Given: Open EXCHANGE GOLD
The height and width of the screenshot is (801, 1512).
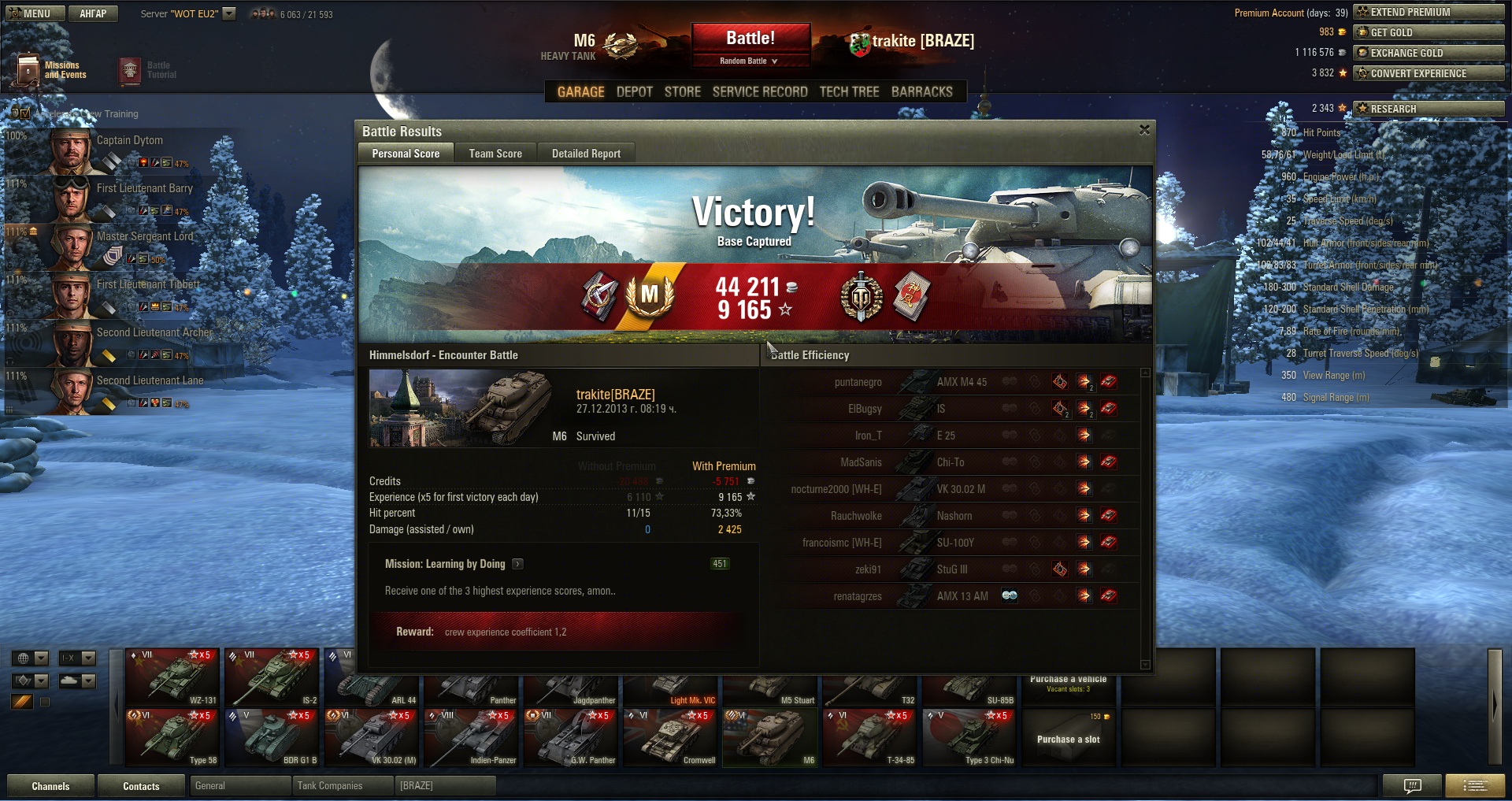Looking at the screenshot, I should point(1428,53).
